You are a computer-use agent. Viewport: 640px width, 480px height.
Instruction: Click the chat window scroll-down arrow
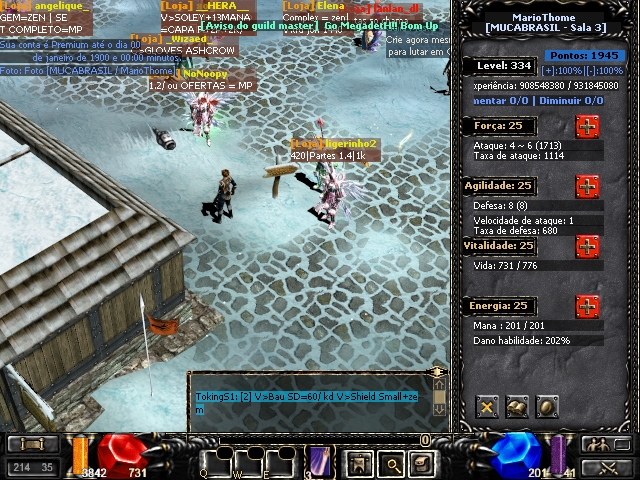click(439, 408)
